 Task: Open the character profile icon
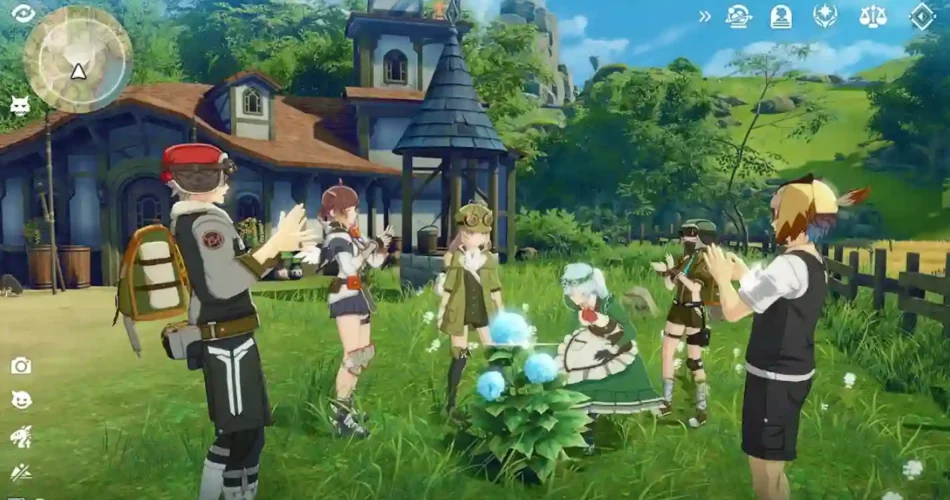(x=781, y=16)
